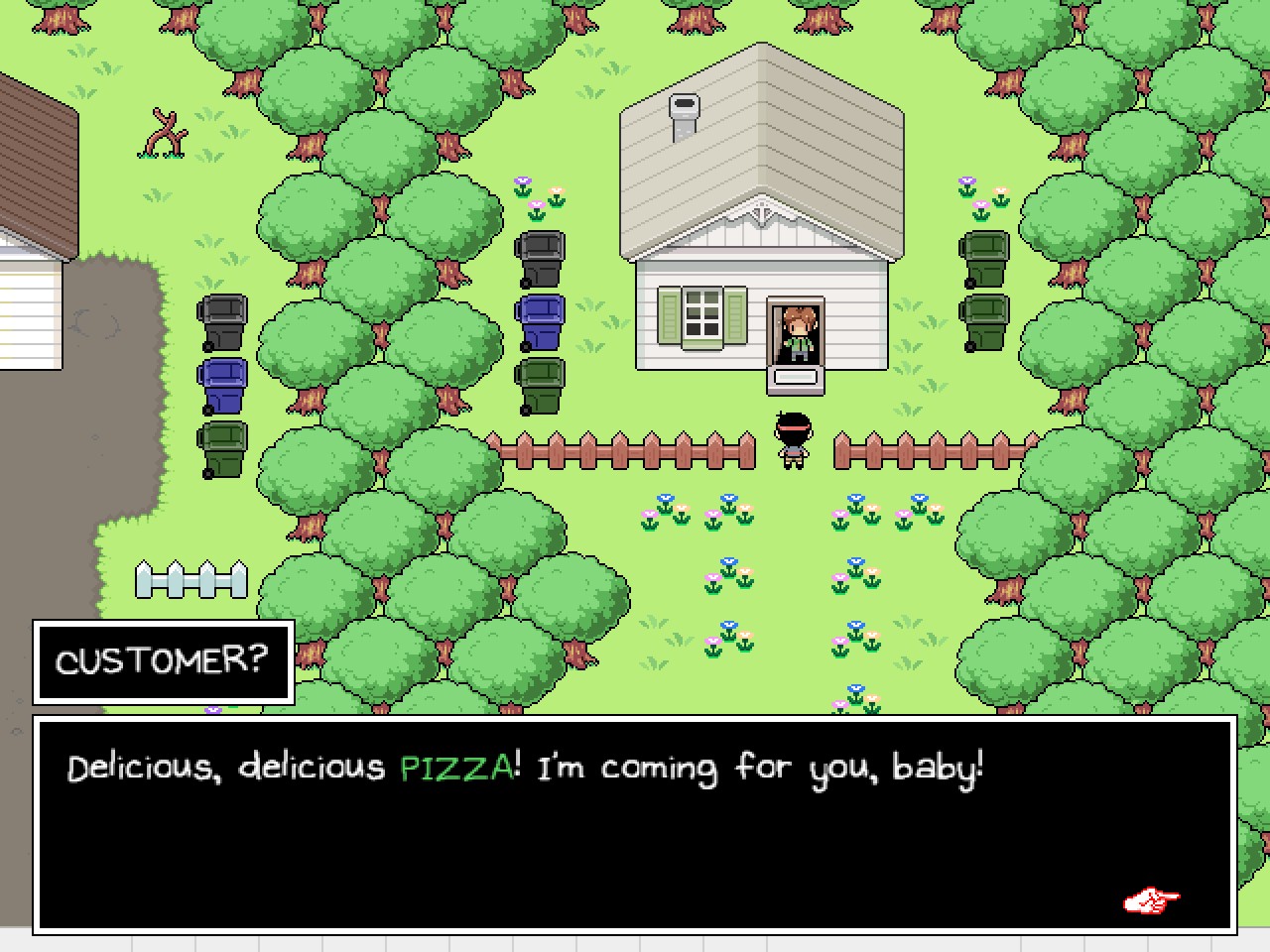The height and width of the screenshot is (952, 1270).
Task: Click the window with green shutters
Action: (x=704, y=319)
